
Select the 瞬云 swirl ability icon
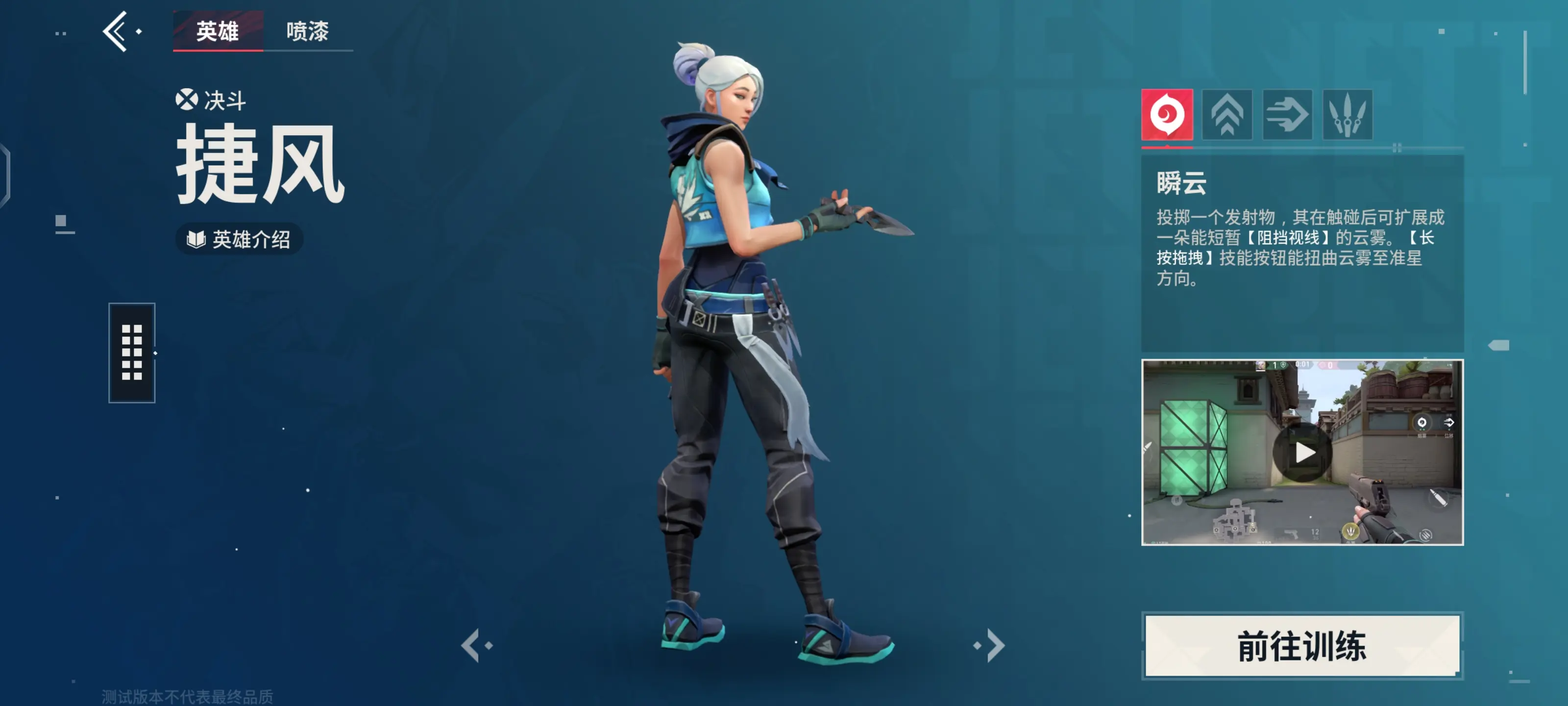pos(1166,115)
